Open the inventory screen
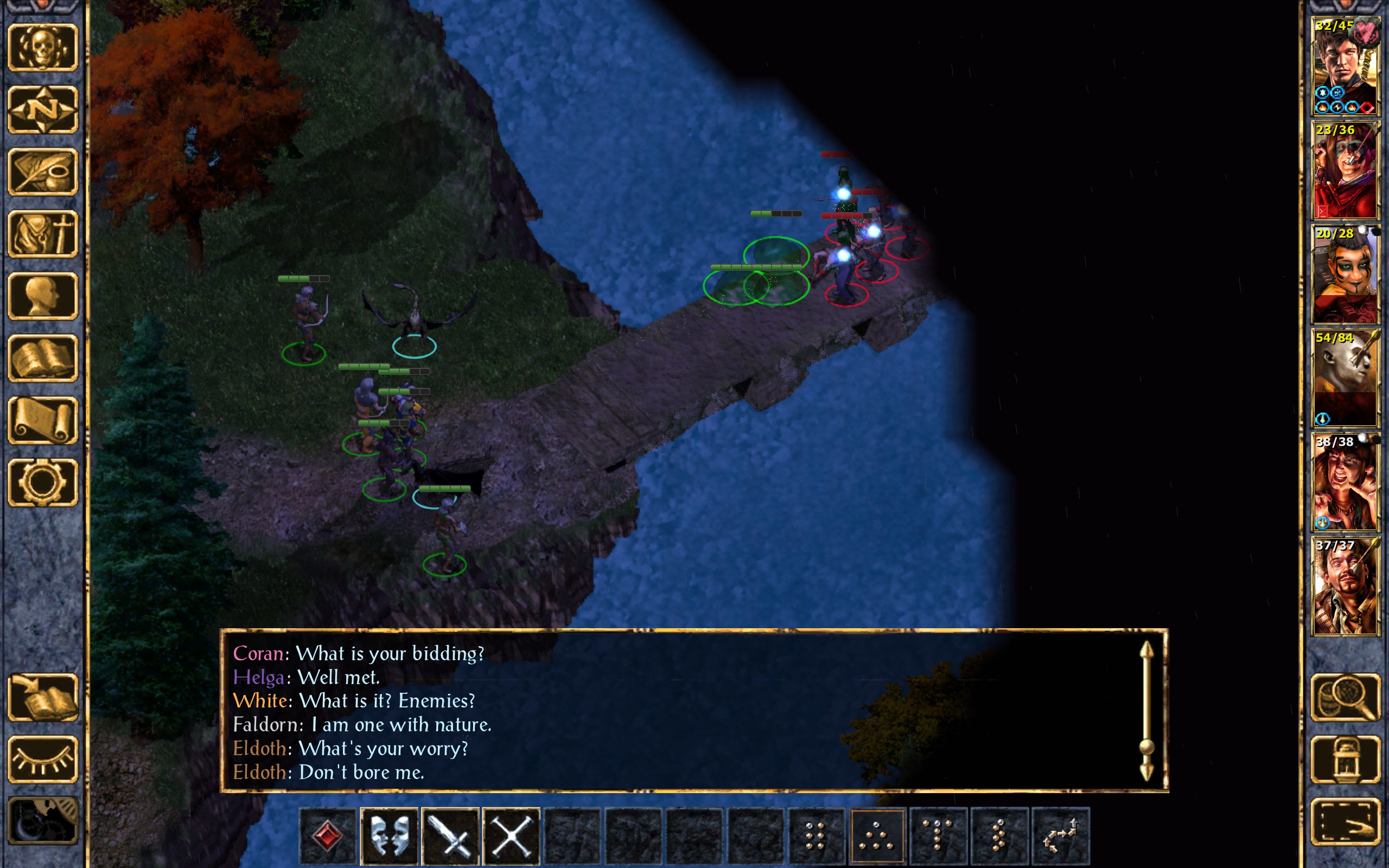Screen dimensions: 1389x868 43,234
